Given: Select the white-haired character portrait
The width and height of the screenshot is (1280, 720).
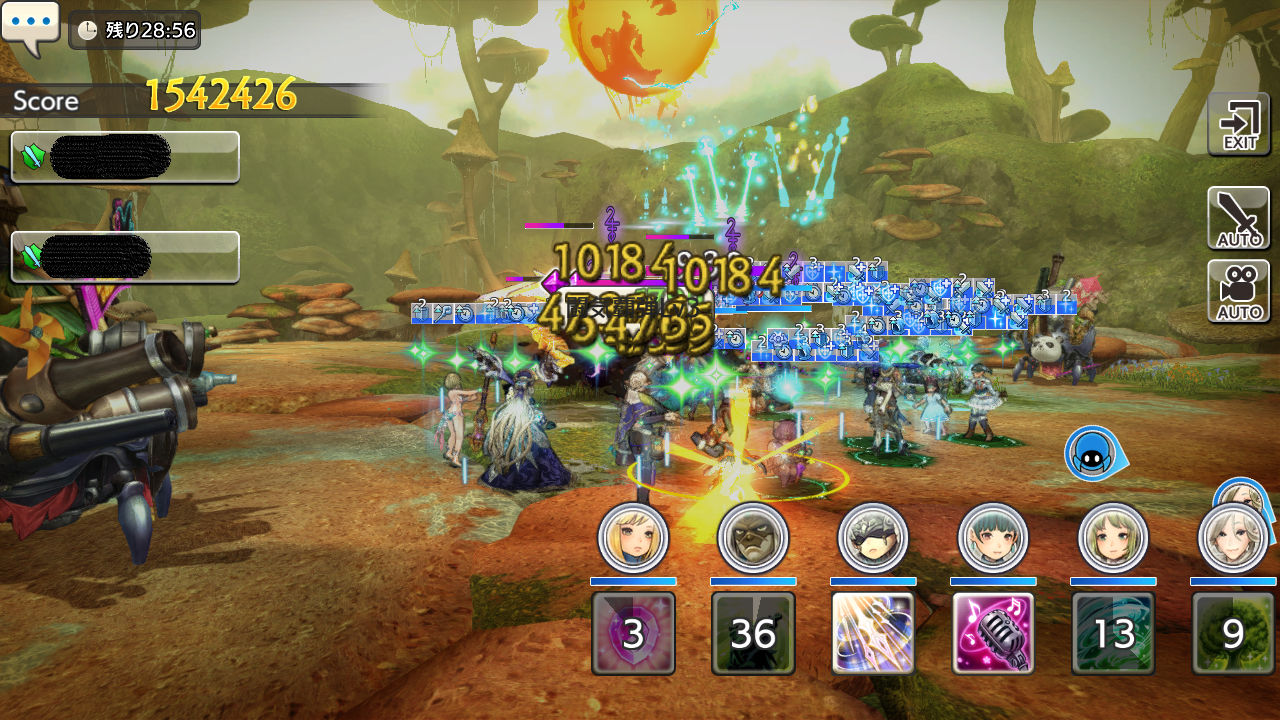Looking at the screenshot, I should [x=1233, y=538].
